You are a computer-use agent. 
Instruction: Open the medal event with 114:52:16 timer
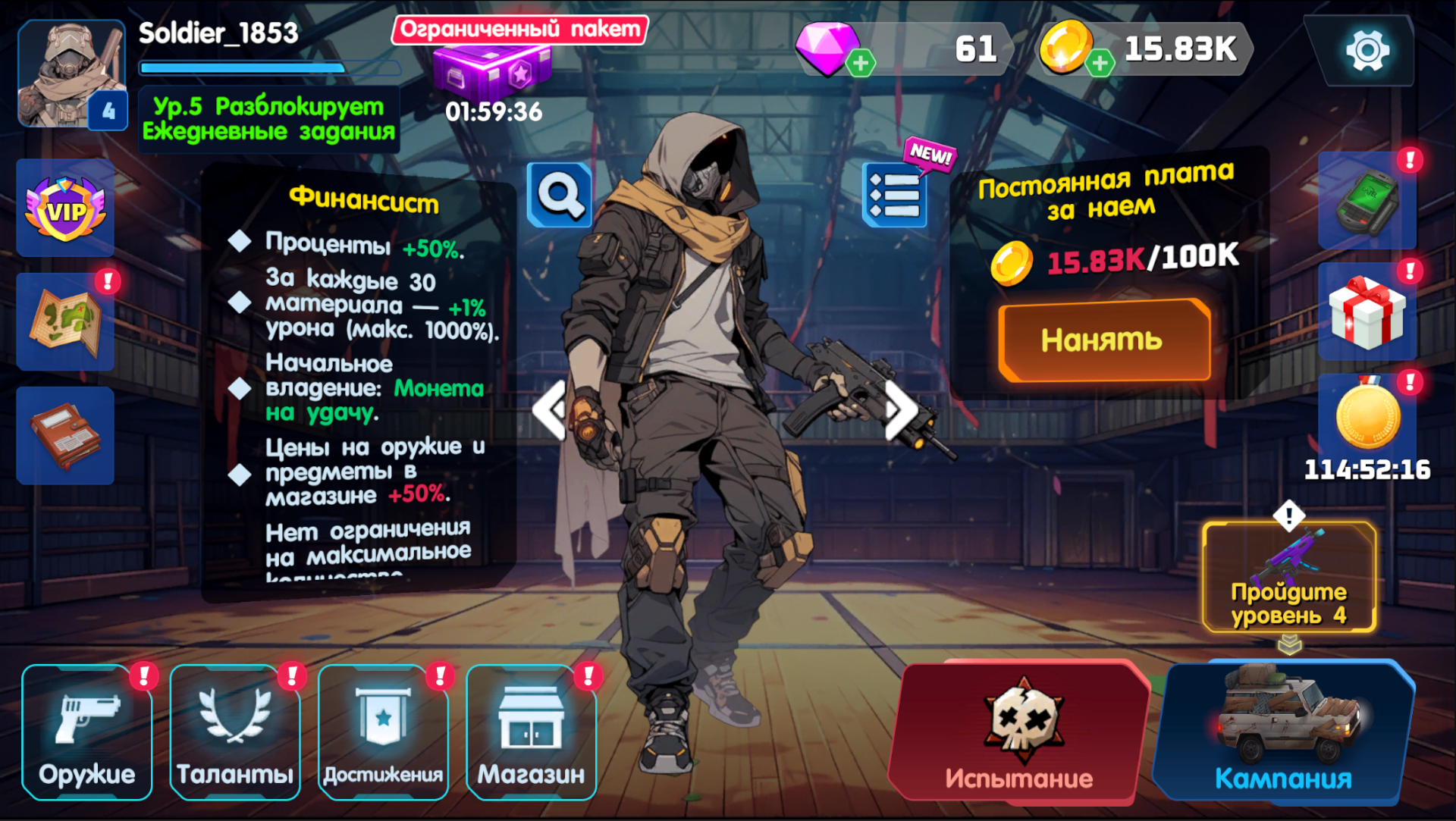tap(1367, 417)
